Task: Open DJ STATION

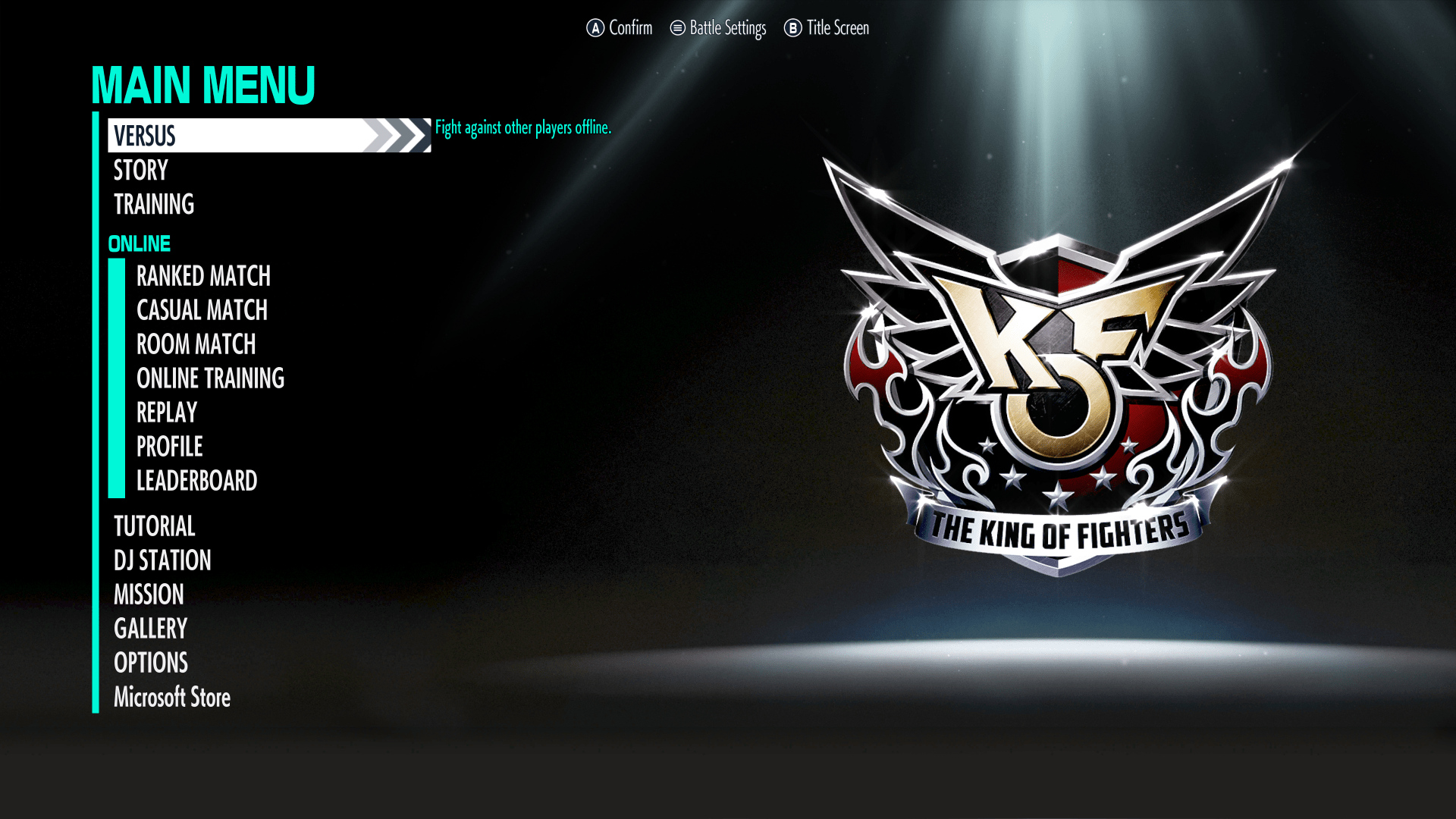Action: 162,560
